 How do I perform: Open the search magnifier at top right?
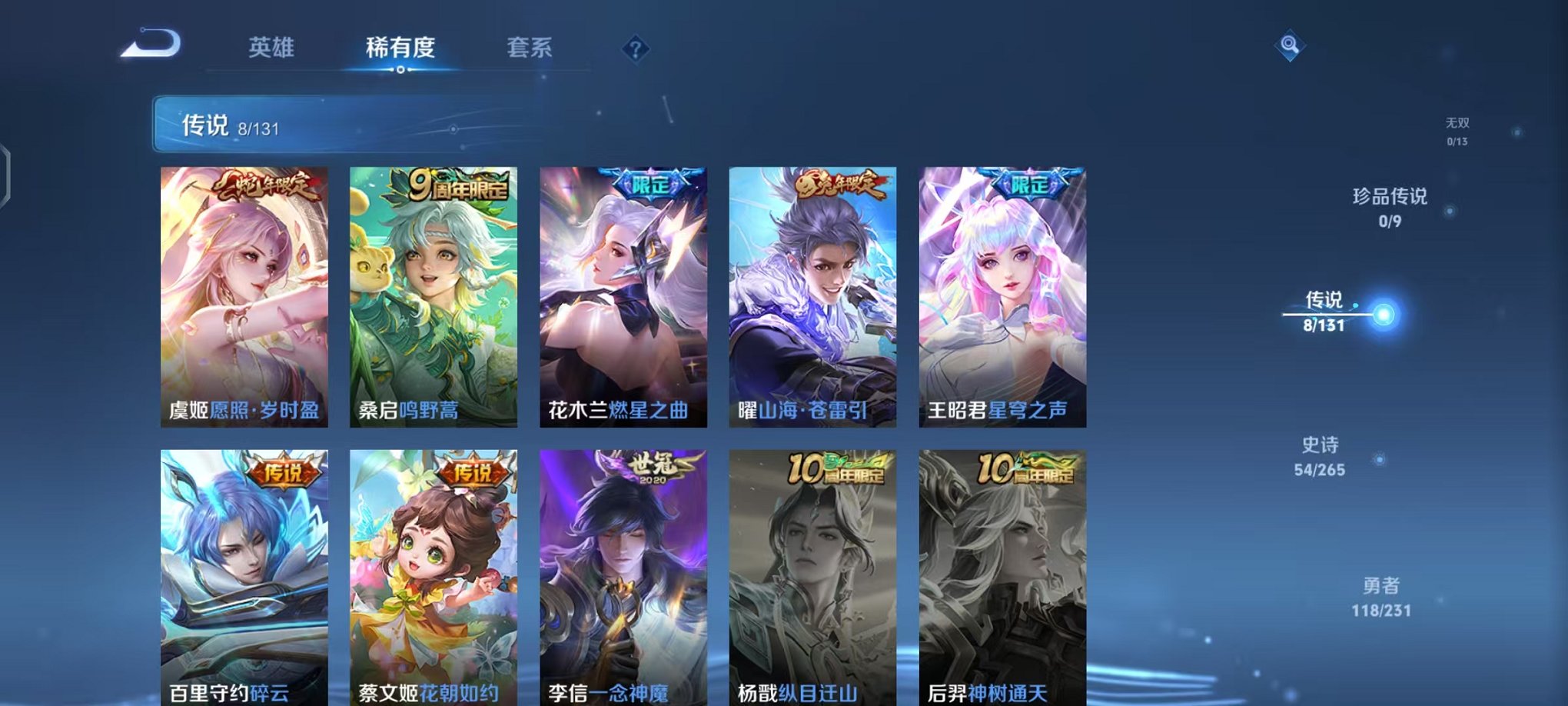[1291, 46]
